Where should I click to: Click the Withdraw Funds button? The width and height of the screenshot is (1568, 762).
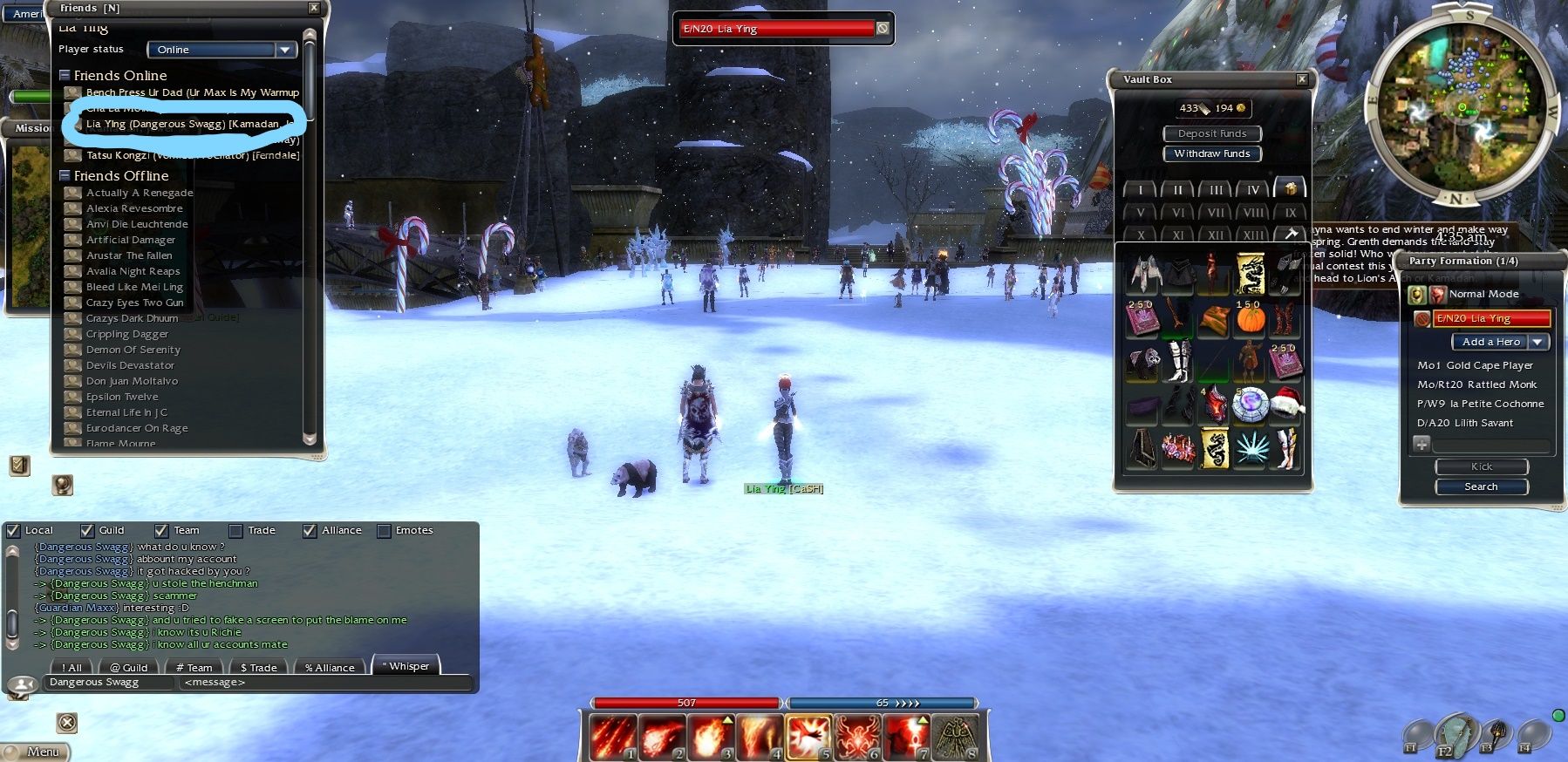[x=1211, y=153]
